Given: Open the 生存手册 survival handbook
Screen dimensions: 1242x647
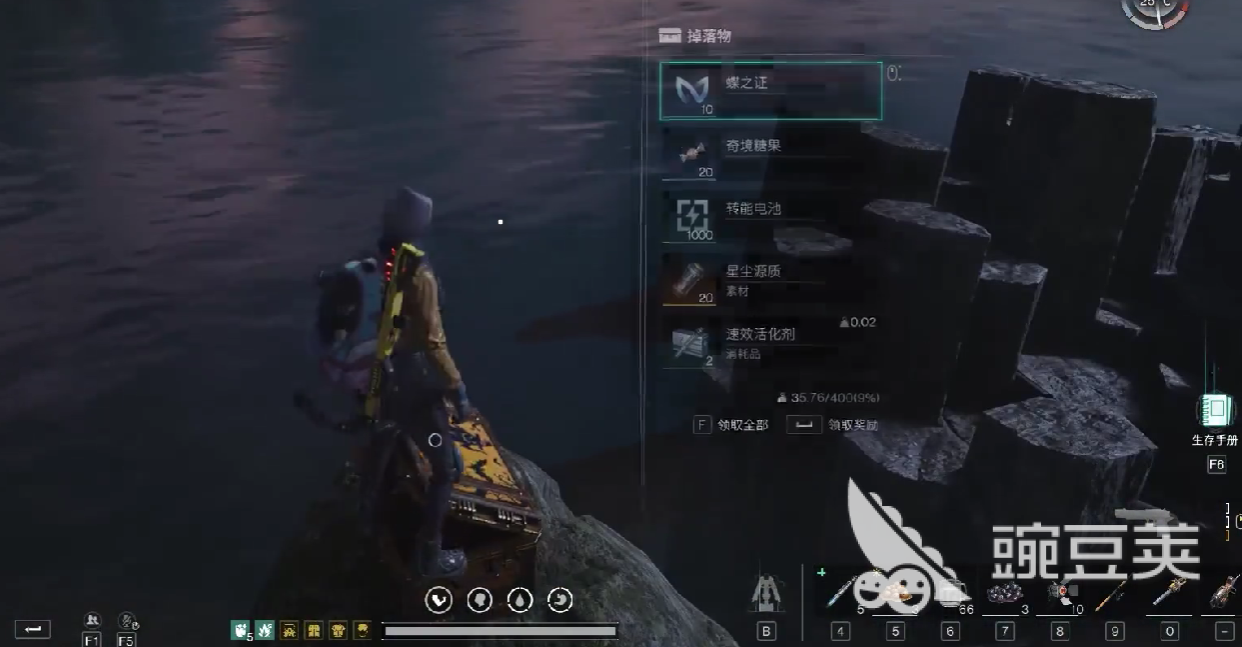Looking at the screenshot, I should point(1215,412).
